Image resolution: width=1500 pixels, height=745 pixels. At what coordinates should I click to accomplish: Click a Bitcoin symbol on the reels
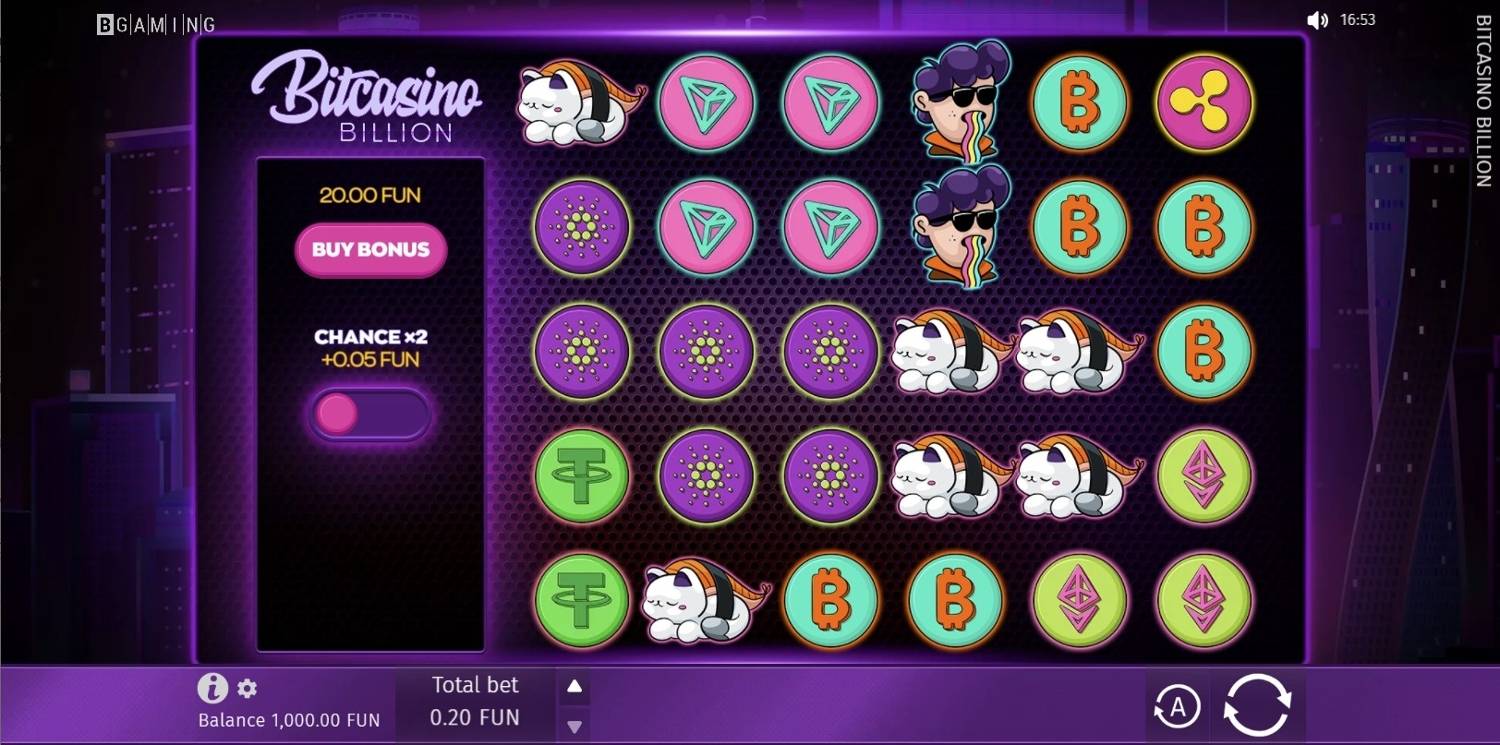coord(1080,103)
